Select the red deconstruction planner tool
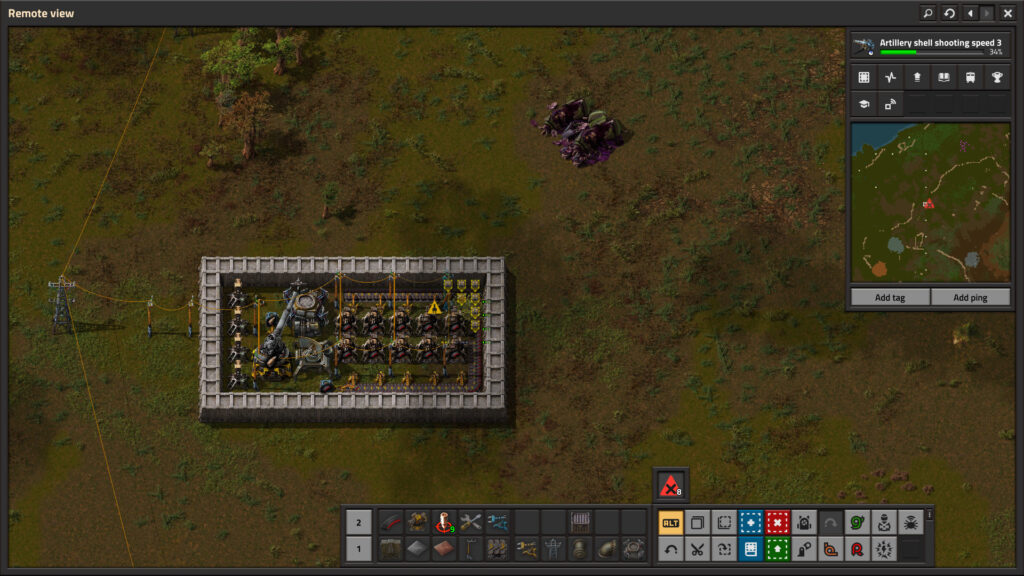This screenshot has width=1024, height=576. click(x=777, y=522)
